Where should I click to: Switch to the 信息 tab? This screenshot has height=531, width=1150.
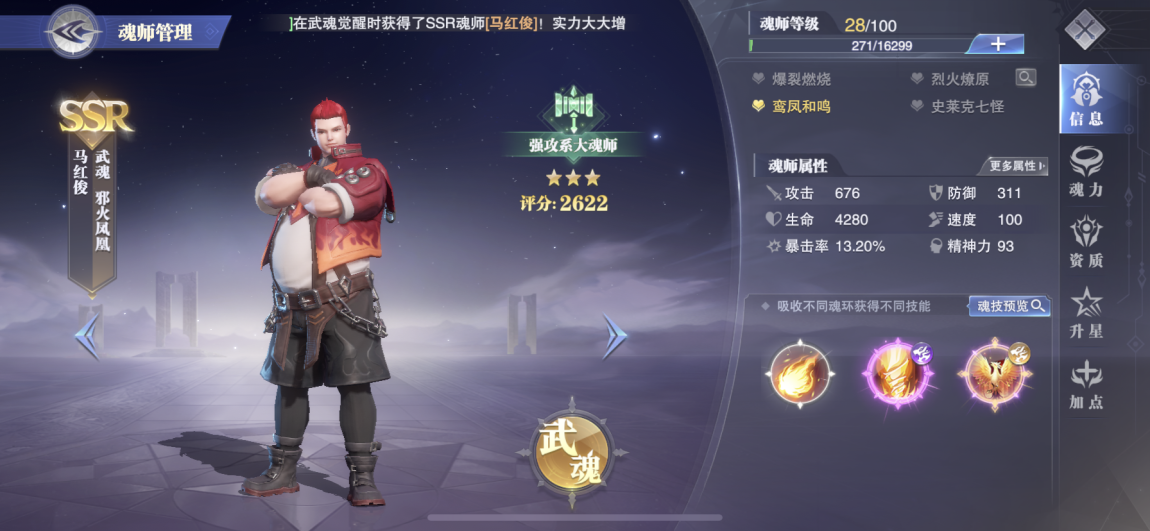click(x=1085, y=99)
